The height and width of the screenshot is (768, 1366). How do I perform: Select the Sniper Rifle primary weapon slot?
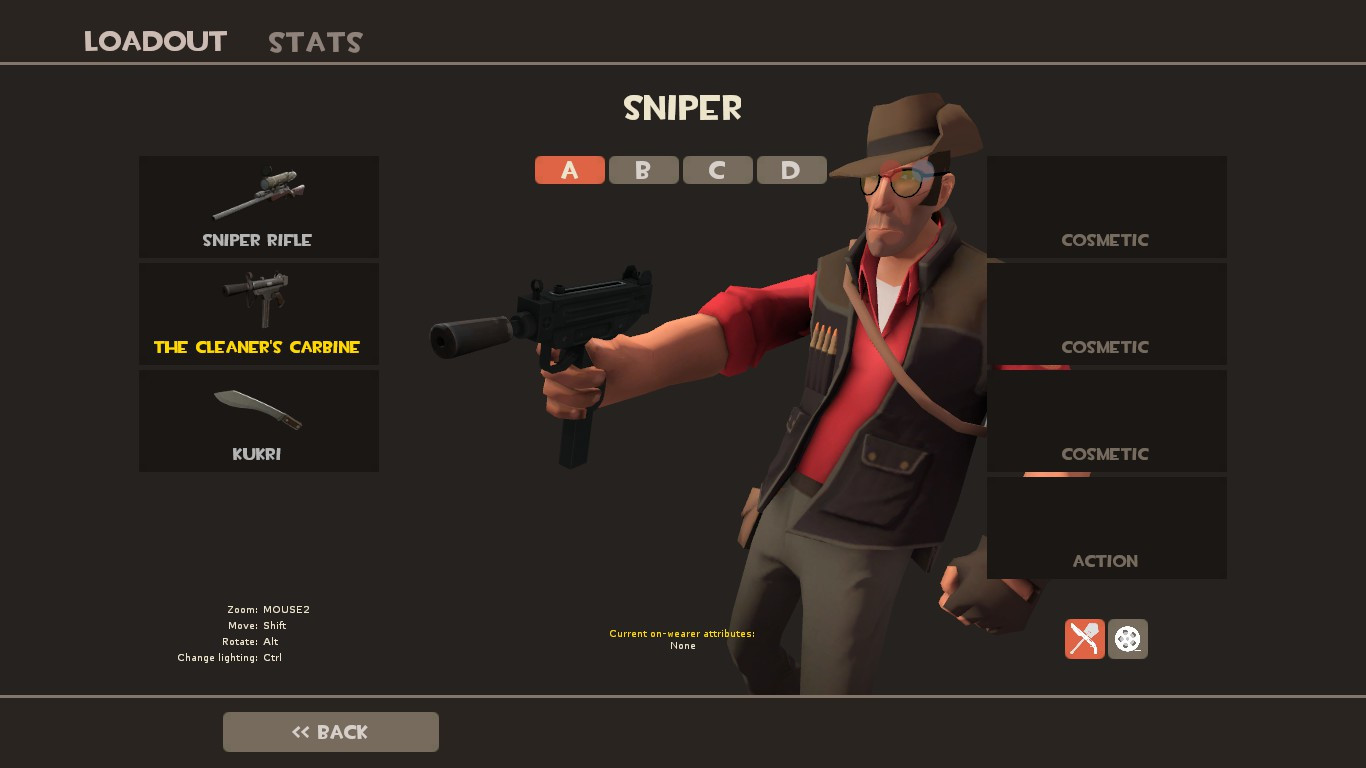[x=259, y=207]
